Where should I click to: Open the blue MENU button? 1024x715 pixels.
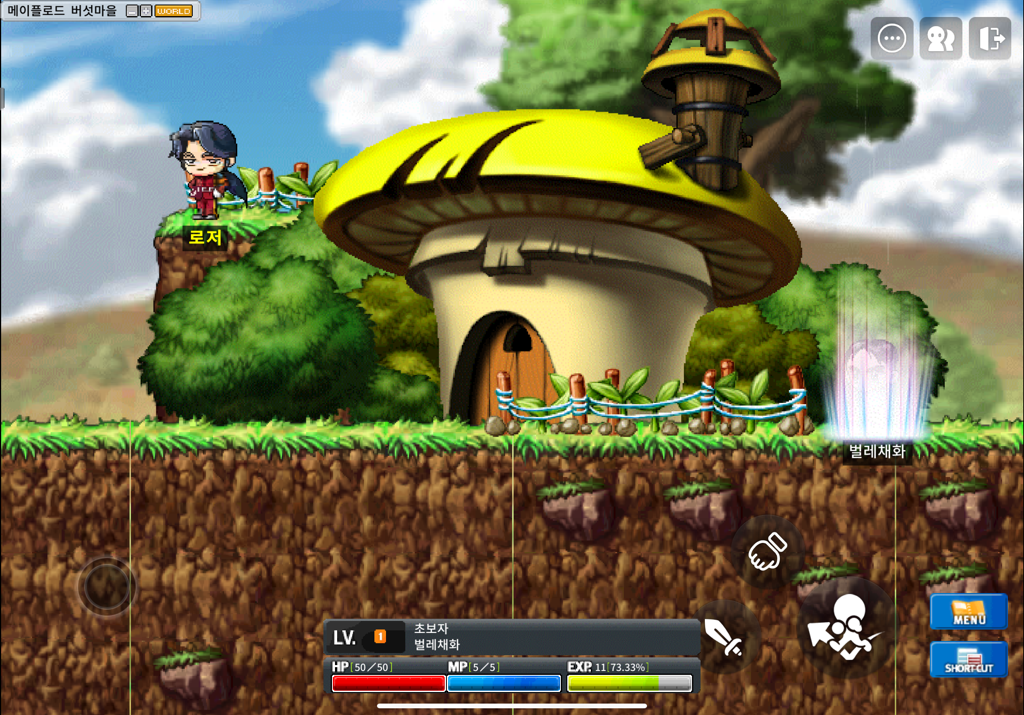tap(968, 611)
